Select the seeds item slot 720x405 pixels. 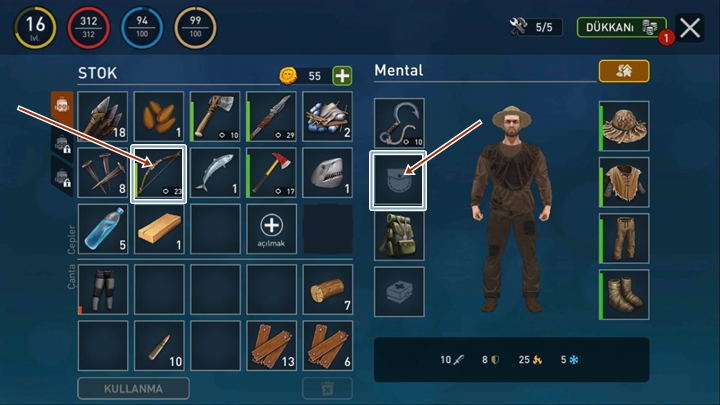pyautogui.click(x=160, y=117)
